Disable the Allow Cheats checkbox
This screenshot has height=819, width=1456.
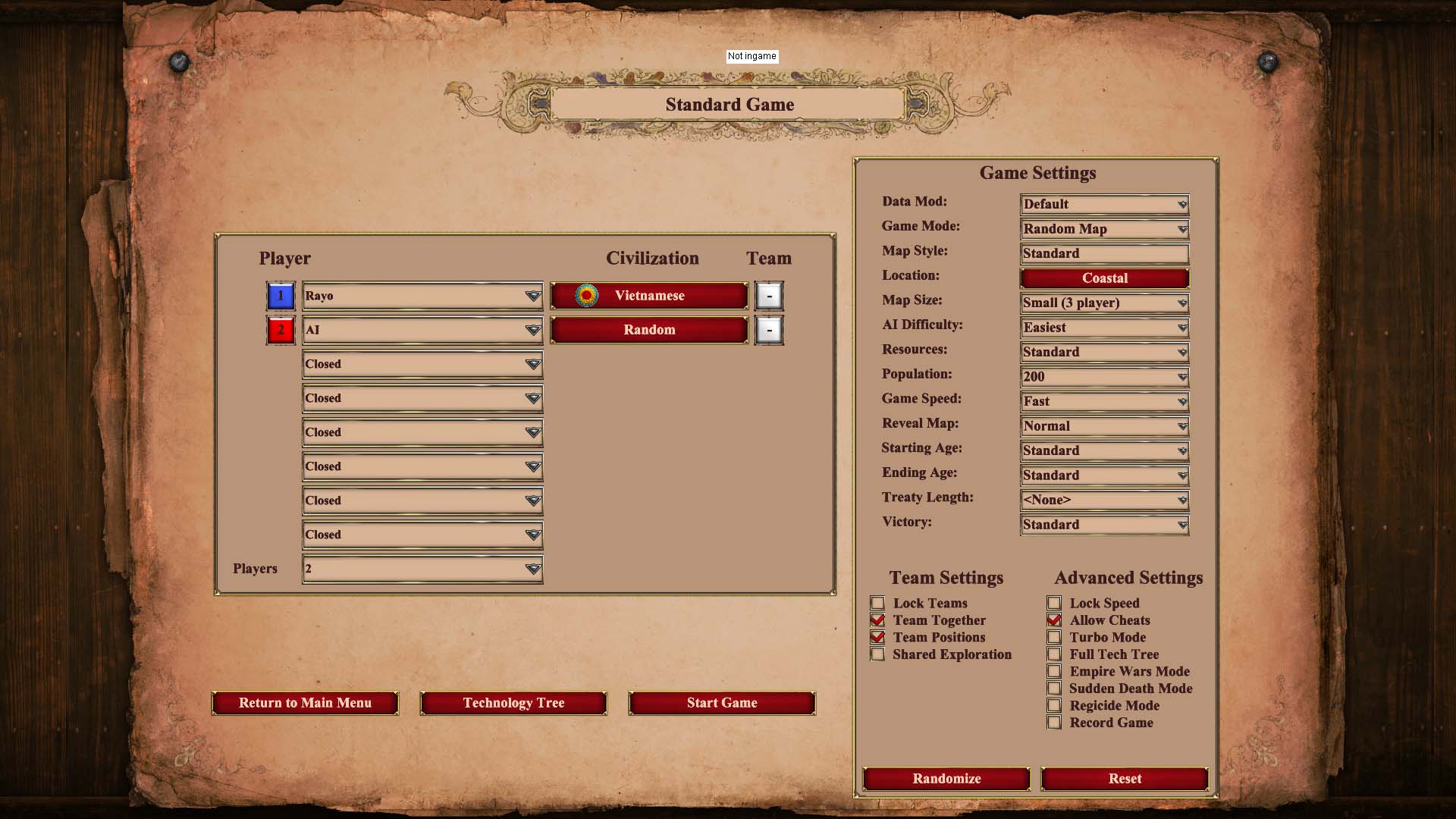tap(1054, 620)
